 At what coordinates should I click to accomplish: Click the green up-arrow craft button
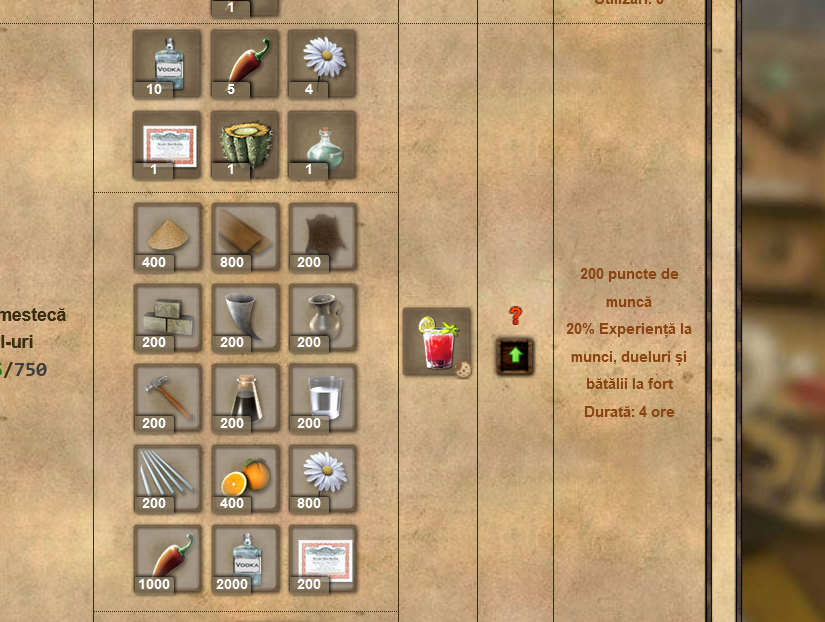click(x=515, y=356)
